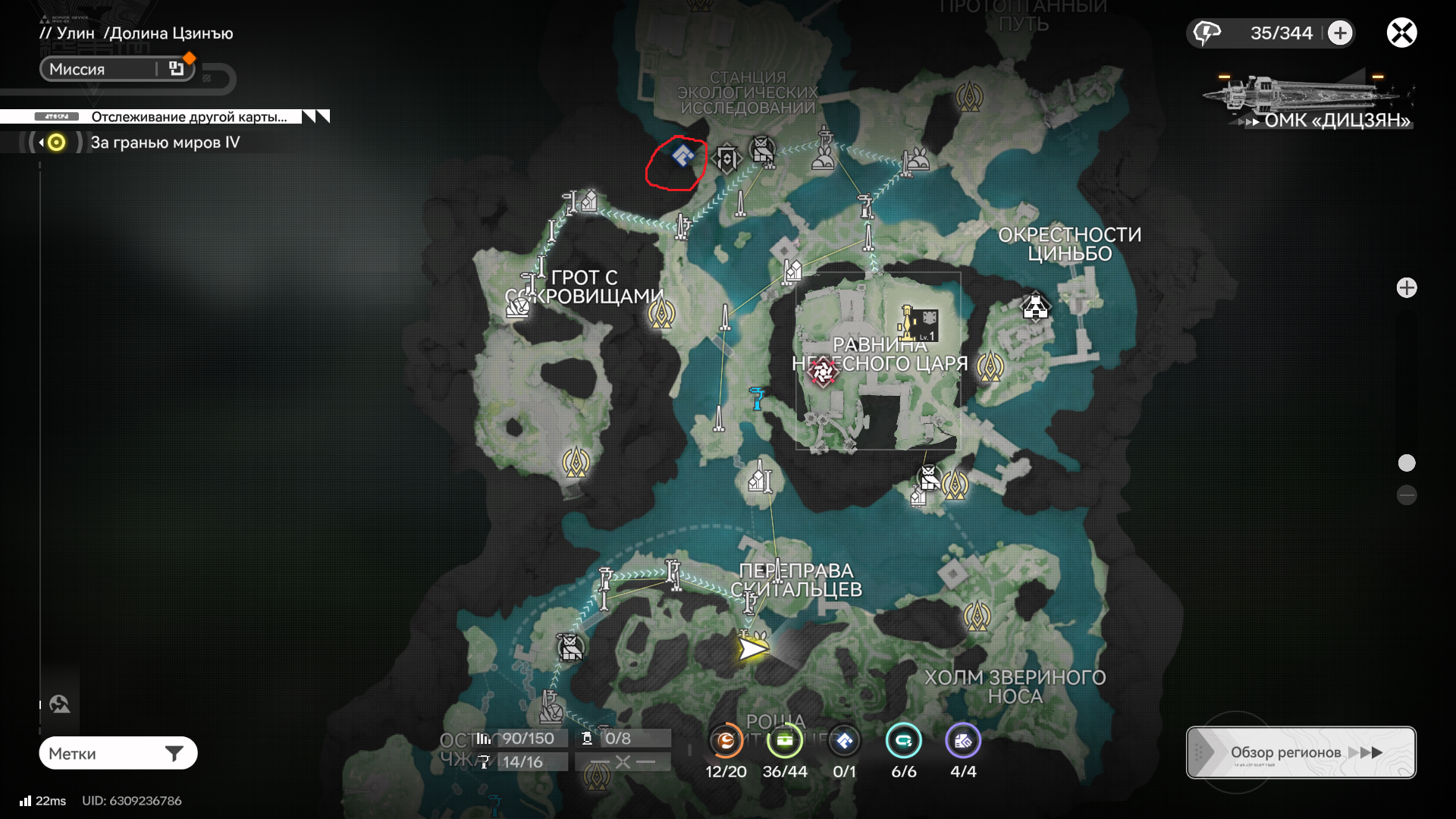Click the red-circled blue diamond map marker
Screen dimensions: 1456x819
point(682,156)
